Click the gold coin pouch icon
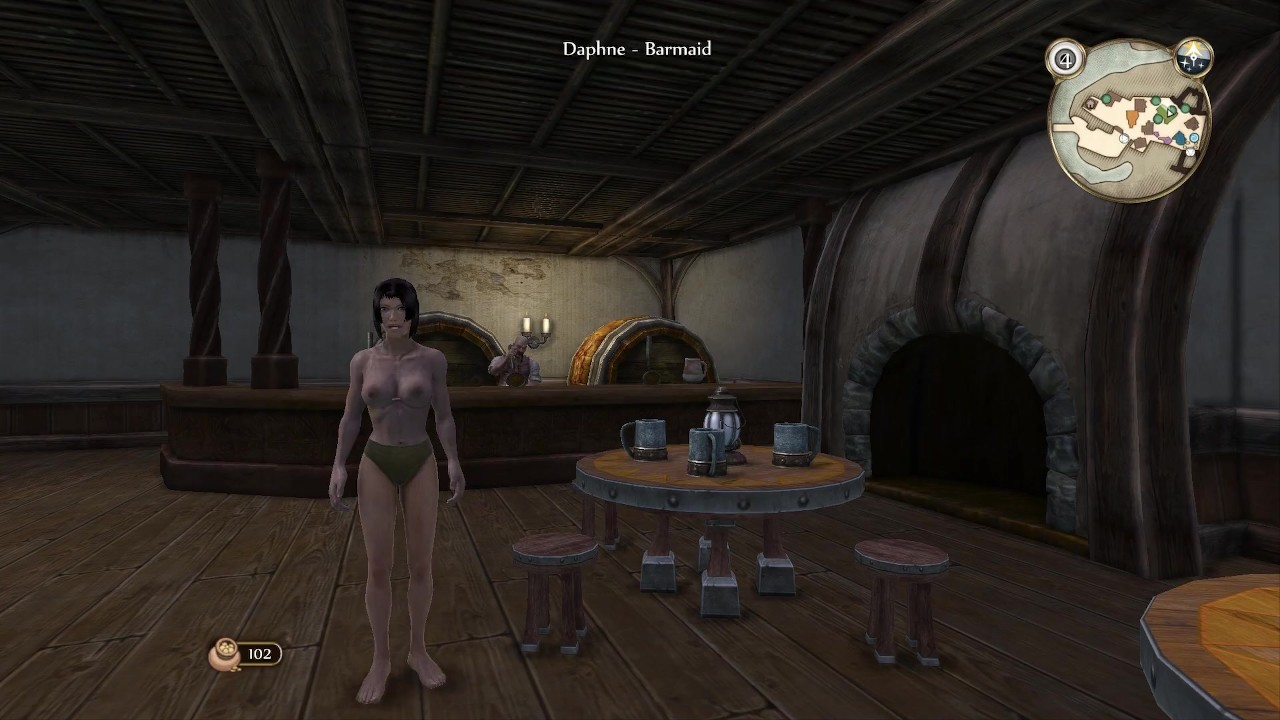The height and width of the screenshot is (720, 1280). [x=223, y=654]
